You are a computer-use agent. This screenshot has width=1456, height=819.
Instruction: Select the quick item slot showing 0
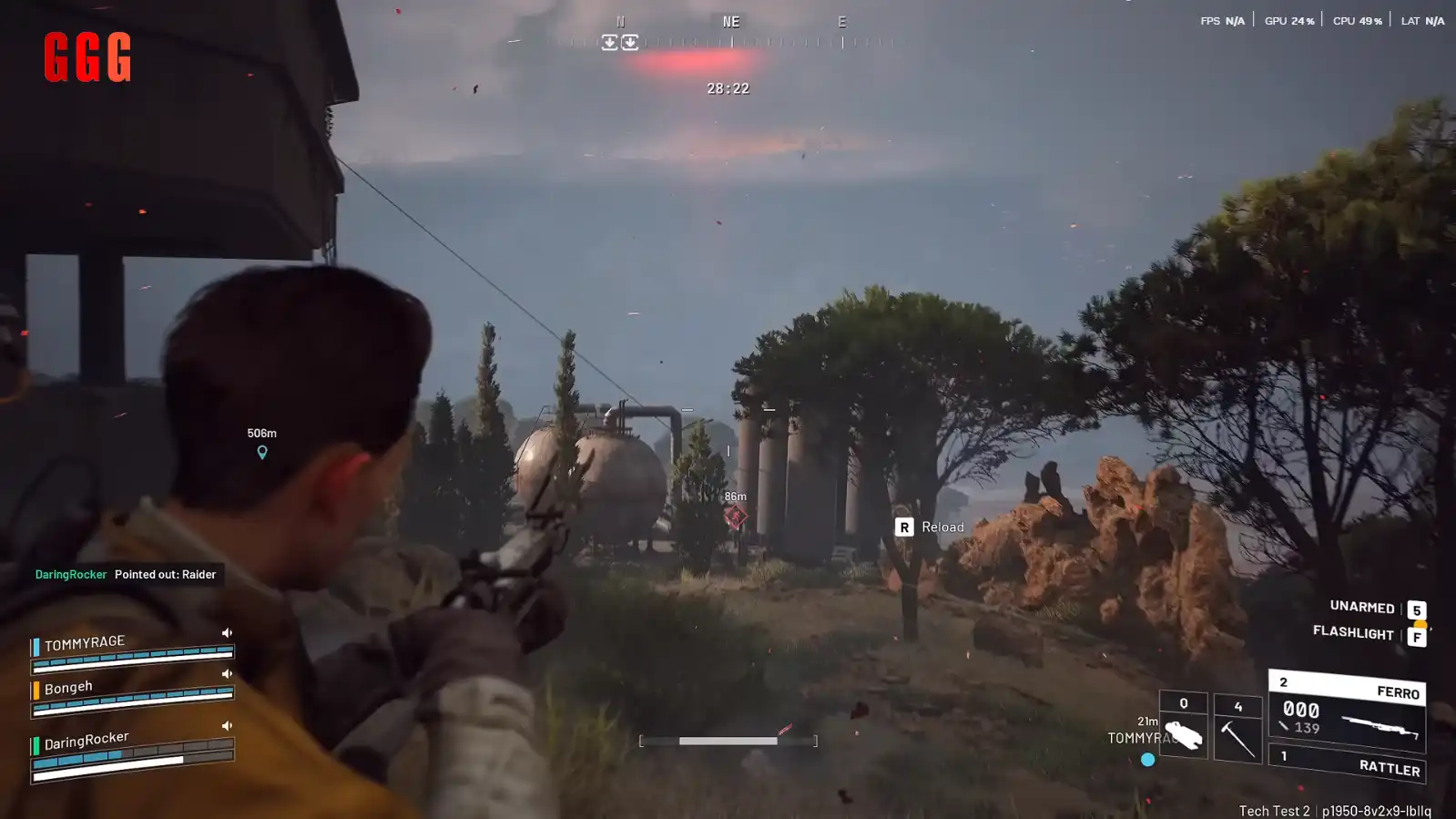1183,727
